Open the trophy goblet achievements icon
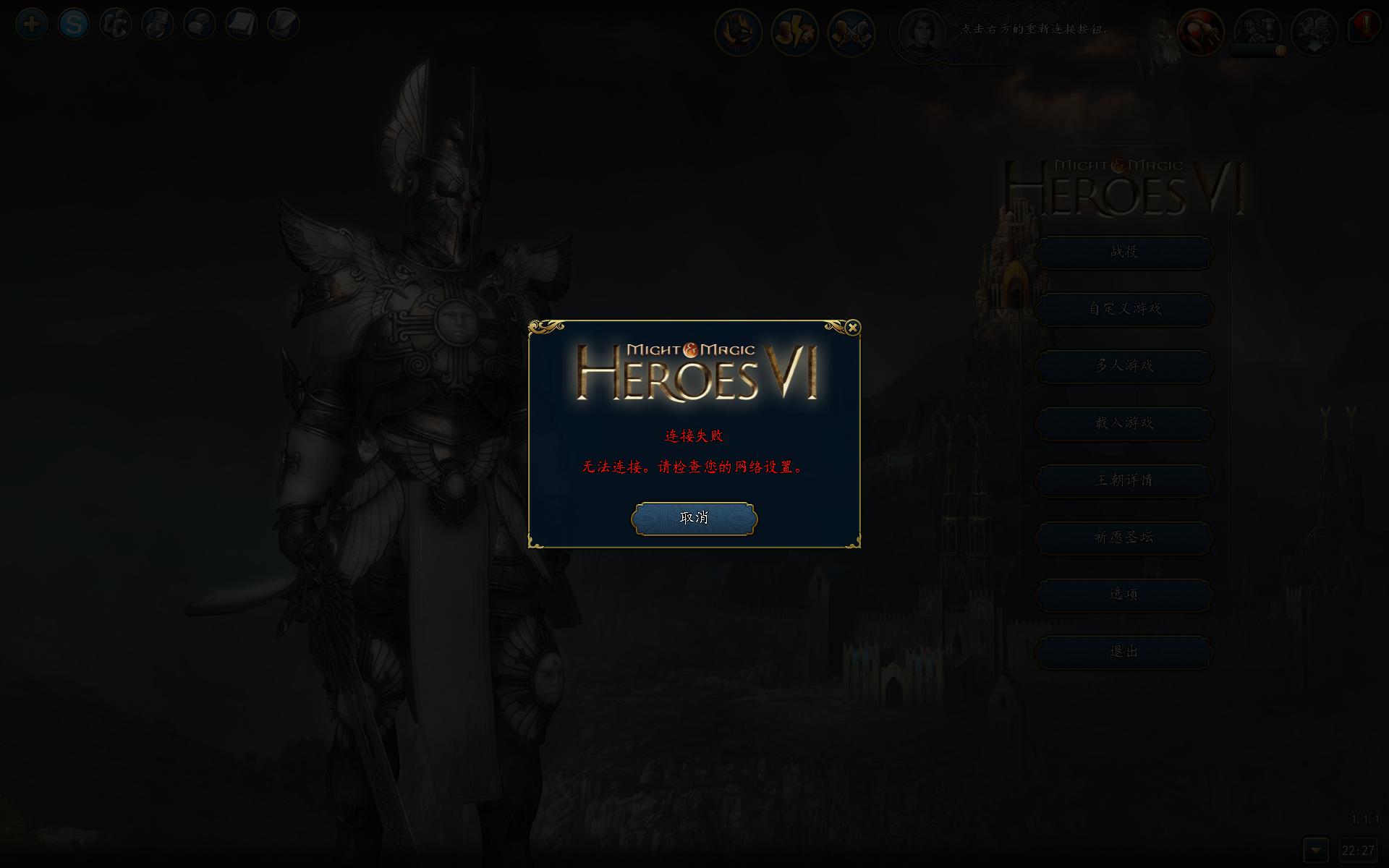Screen dimensions: 1389x868 tap(1257, 32)
